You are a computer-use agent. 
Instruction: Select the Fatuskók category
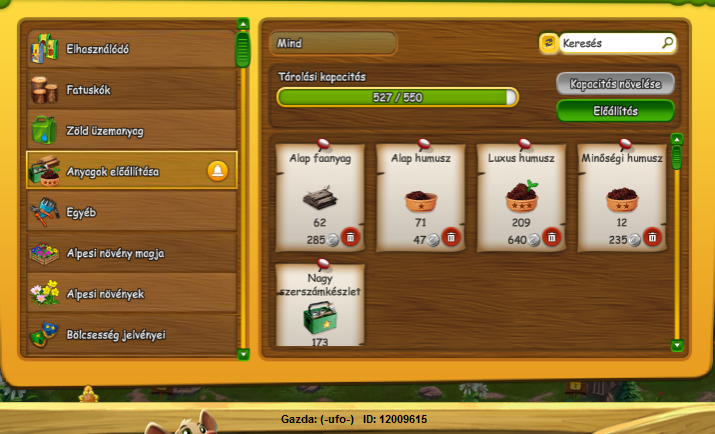[131, 90]
